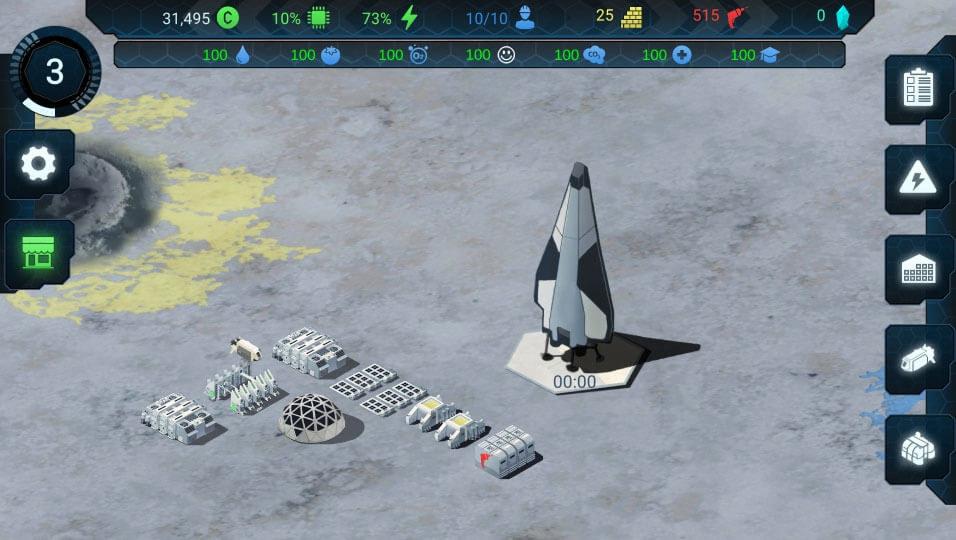Open the building grid menu
956x540 pixels.
click(918, 270)
